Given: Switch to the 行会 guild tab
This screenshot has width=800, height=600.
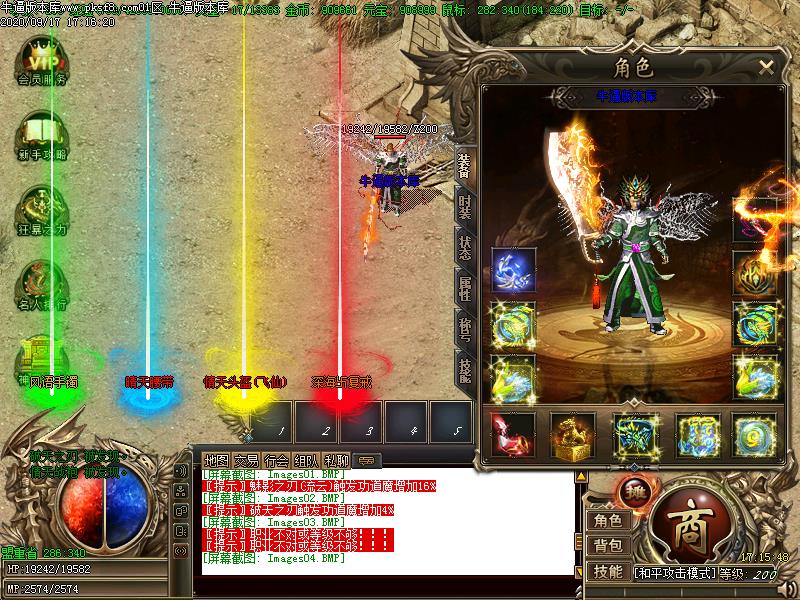Looking at the screenshot, I should tap(278, 459).
